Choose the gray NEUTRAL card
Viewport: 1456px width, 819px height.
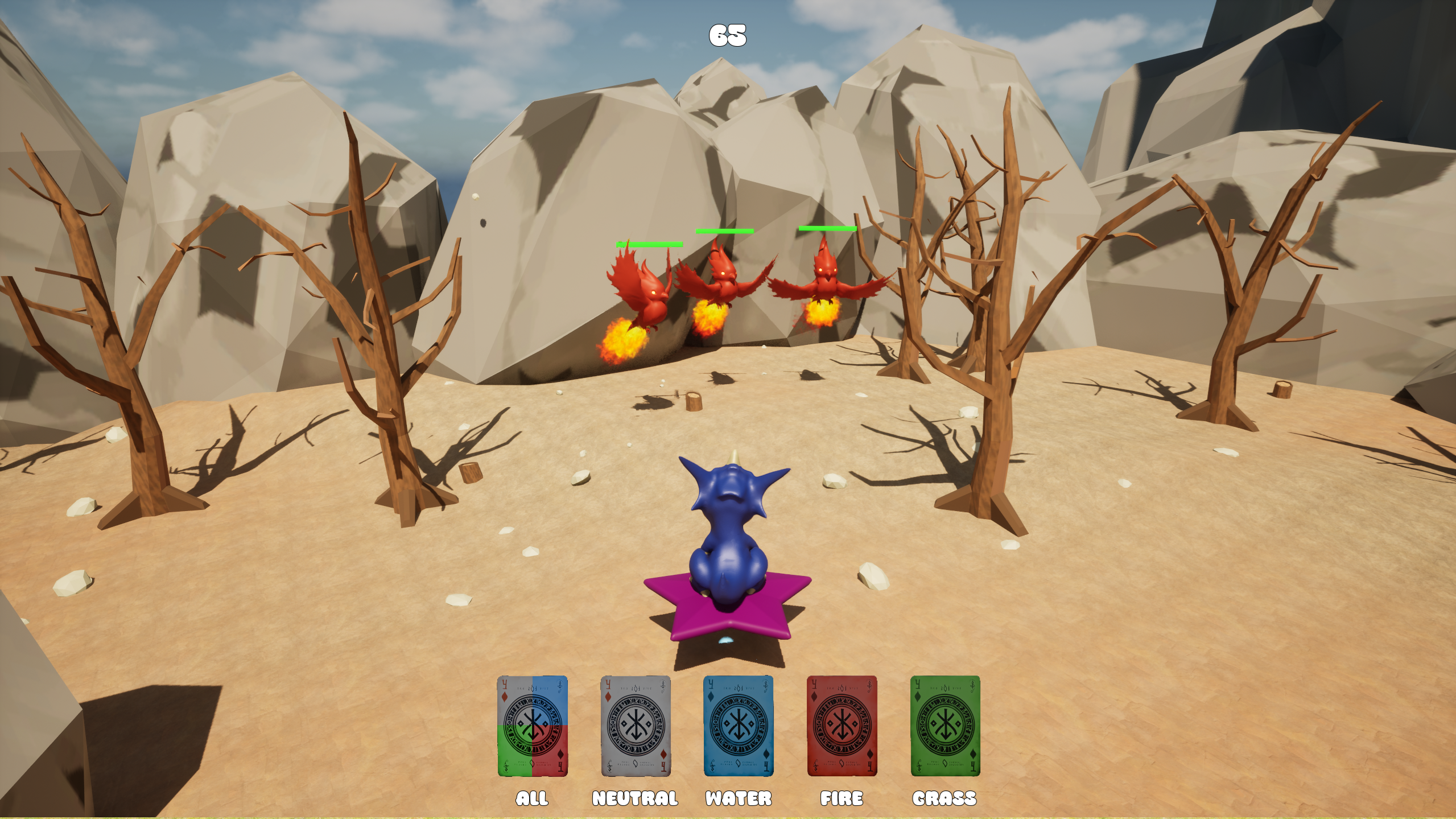(636, 726)
